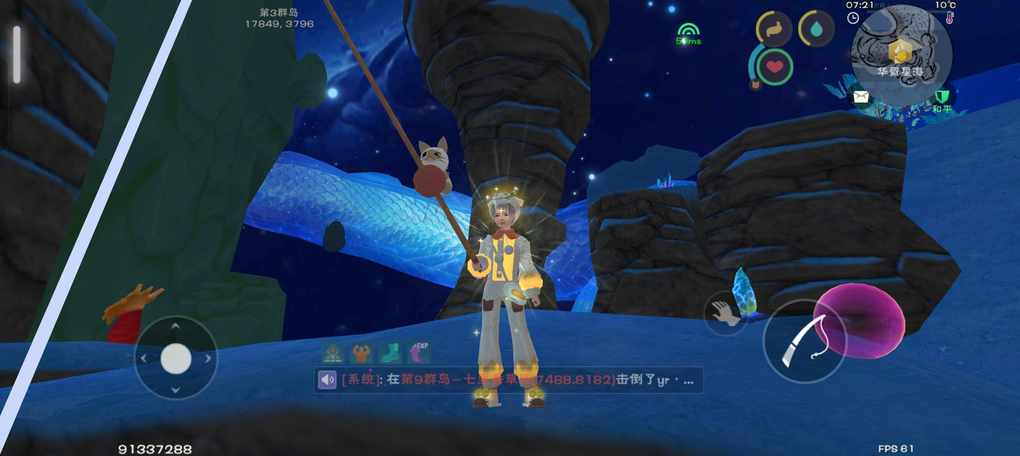The height and width of the screenshot is (456, 1020).
Task: Click the white handle on the left edge
Action: click(16, 54)
